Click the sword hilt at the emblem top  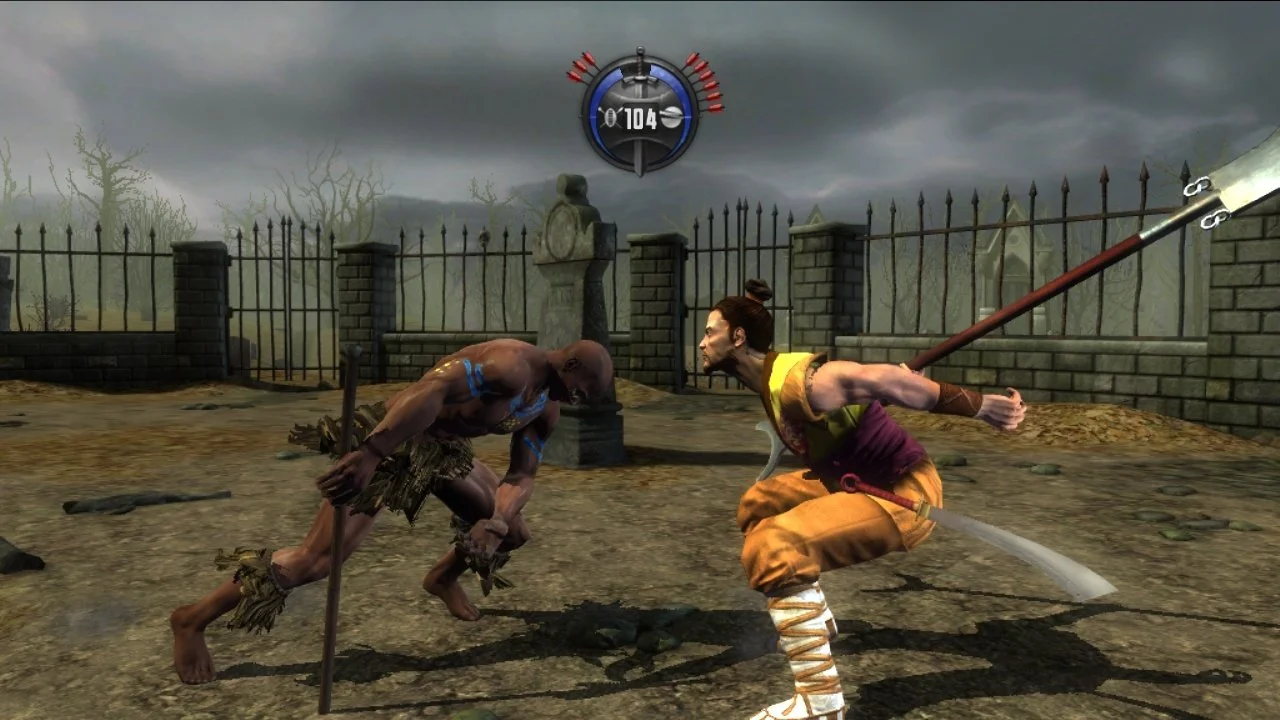coord(639,55)
